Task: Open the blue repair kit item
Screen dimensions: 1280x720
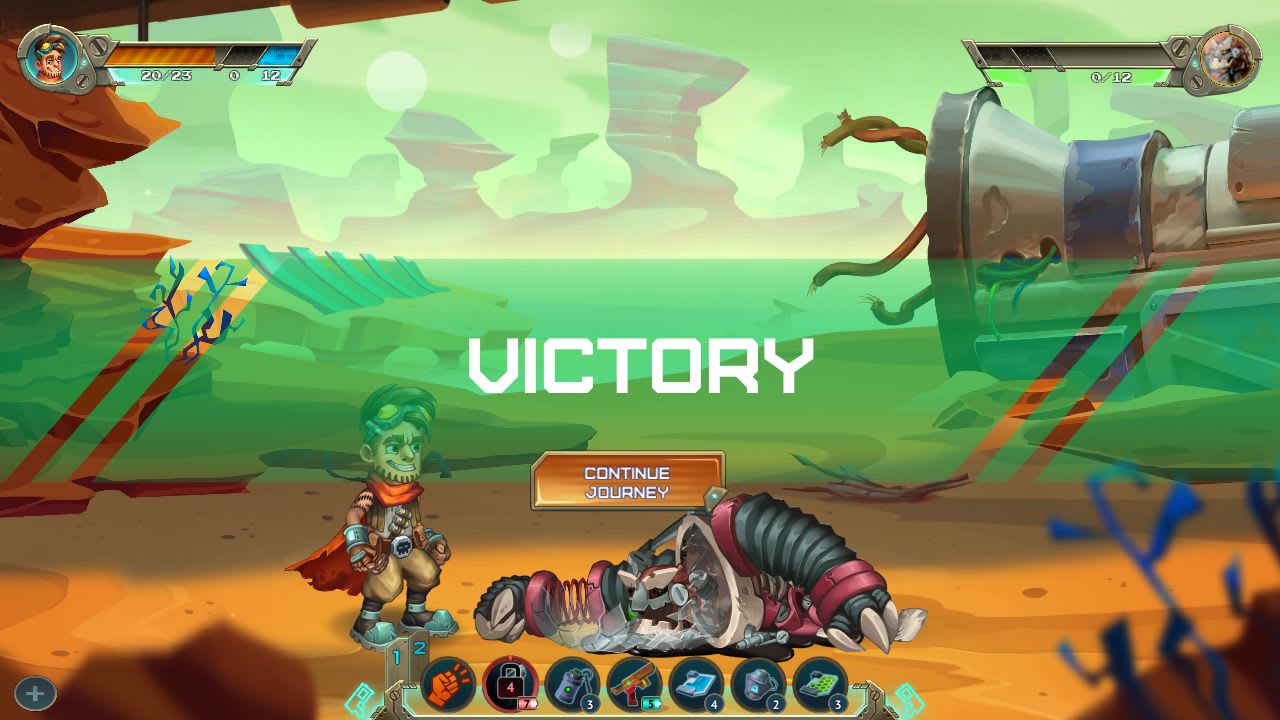Action: pos(699,682)
